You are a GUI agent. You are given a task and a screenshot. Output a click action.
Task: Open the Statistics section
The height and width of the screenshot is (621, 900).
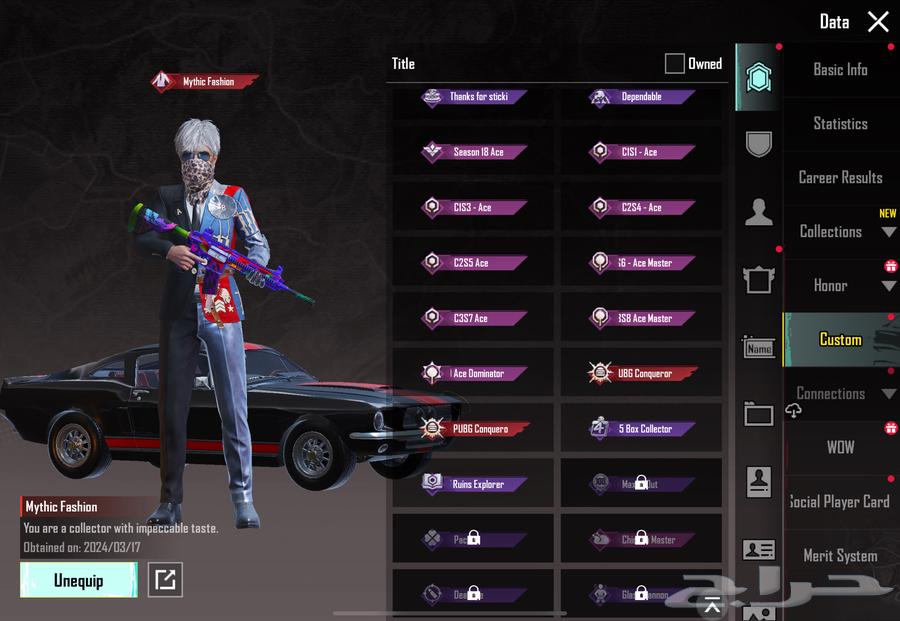click(x=840, y=124)
